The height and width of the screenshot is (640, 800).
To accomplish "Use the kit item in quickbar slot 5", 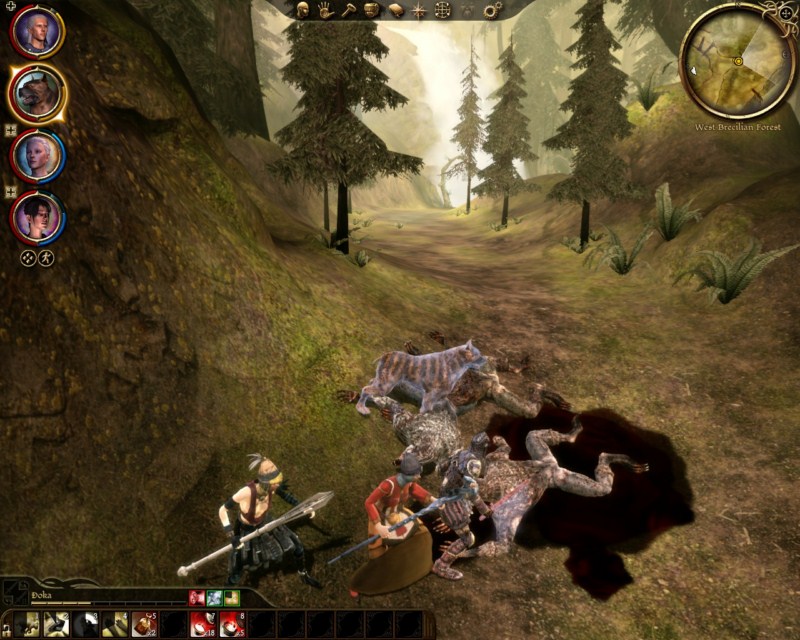I will 144,624.
